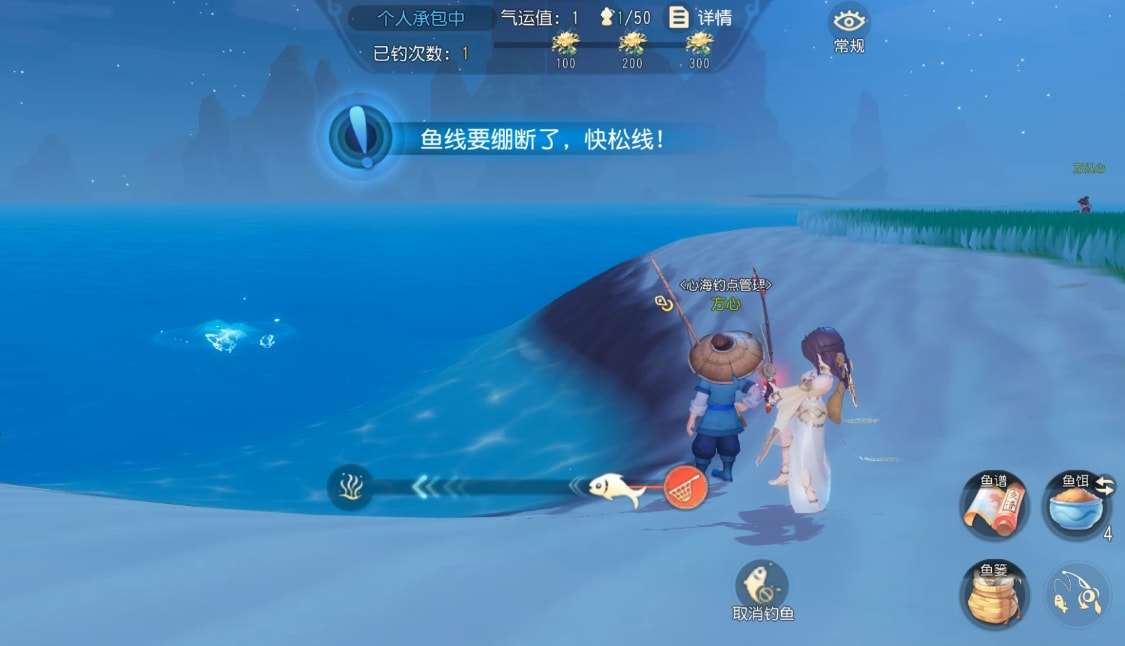This screenshot has height=646, width=1125.
Task: Tap the fishing rod reel button
Action: [1077, 595]
